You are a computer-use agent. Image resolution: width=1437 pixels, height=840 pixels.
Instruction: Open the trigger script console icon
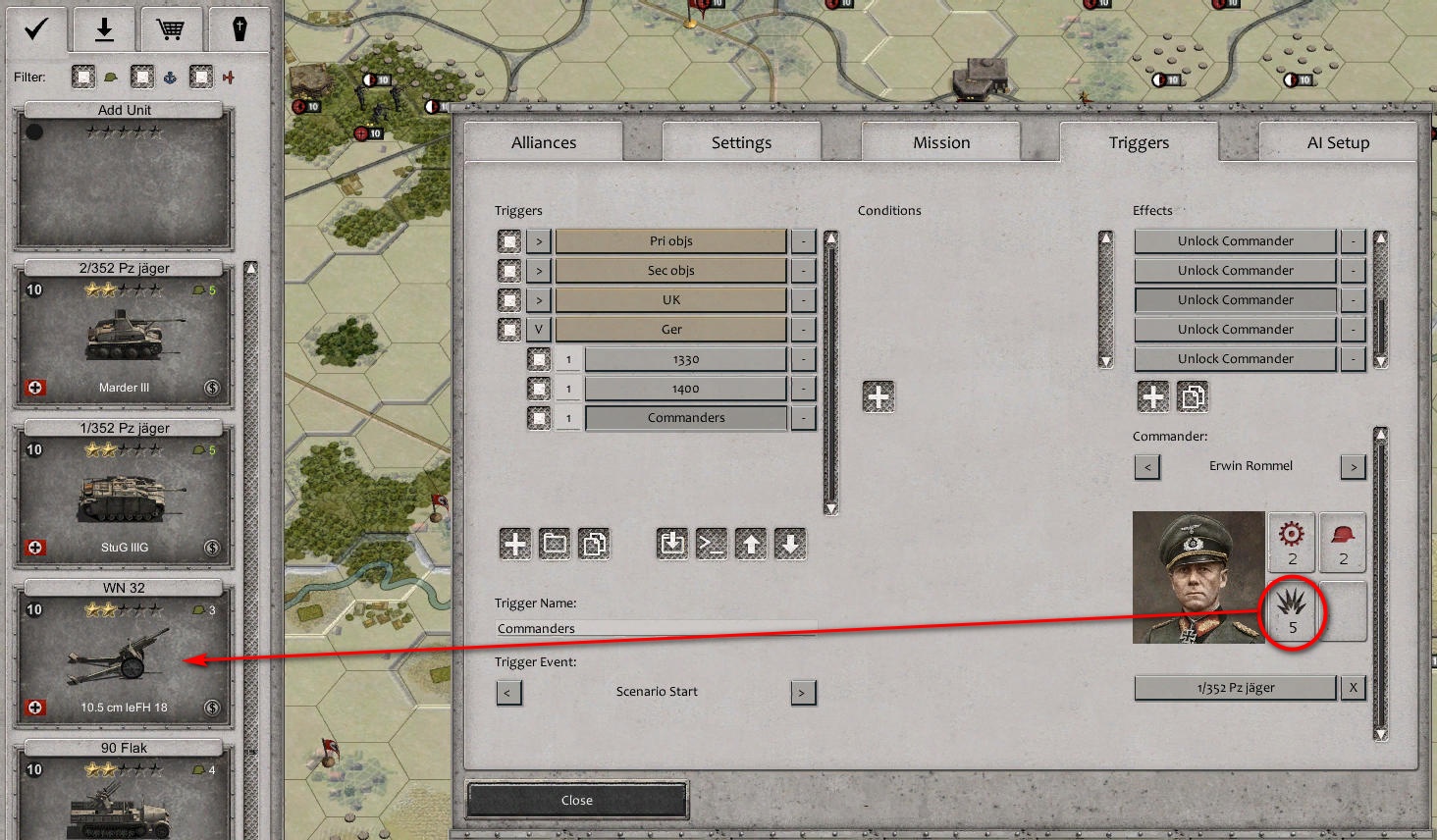tap(711, 543)
